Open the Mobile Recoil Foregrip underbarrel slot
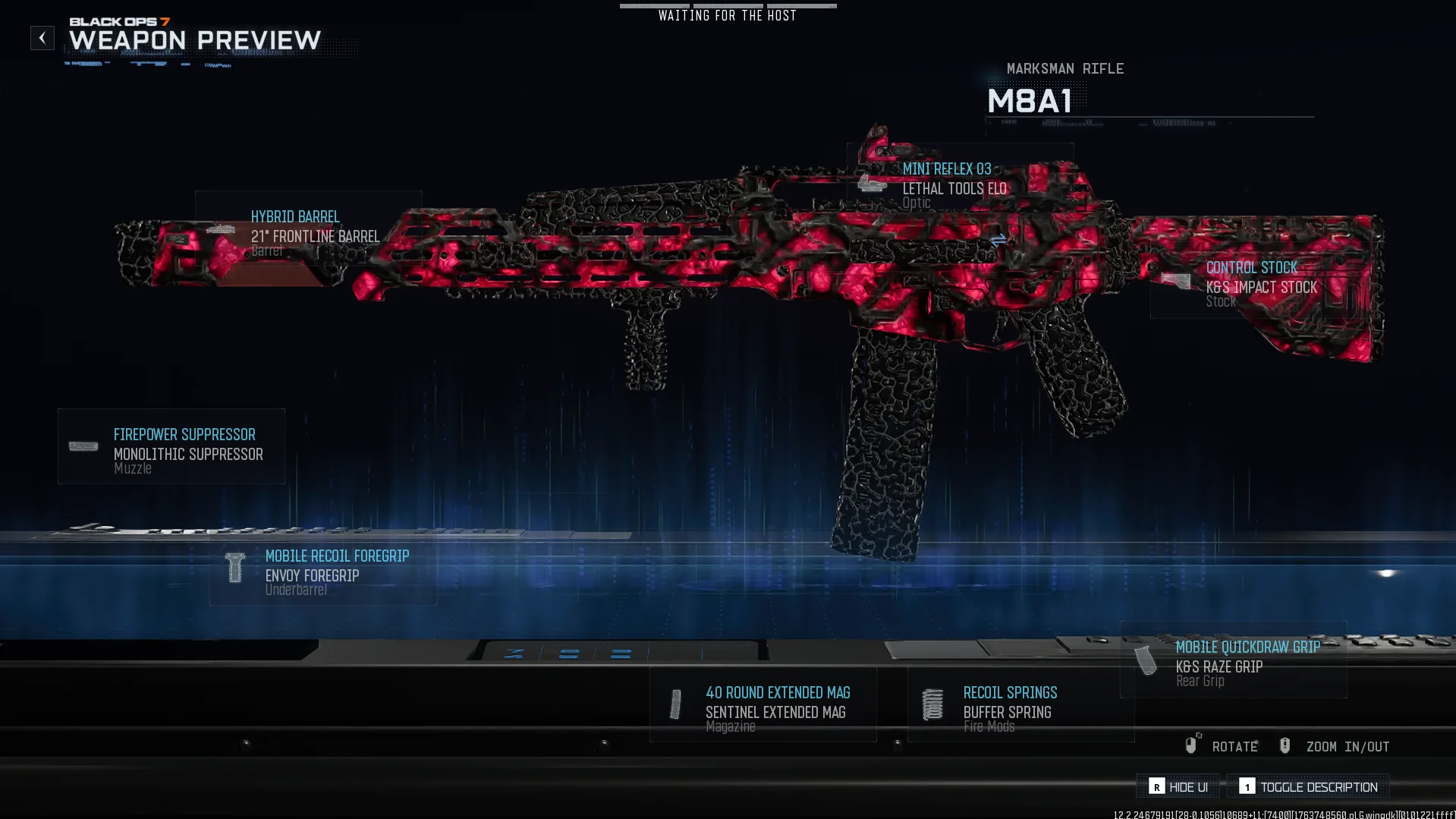This screenshot has width=1456, height=819. tap(323, 569)
